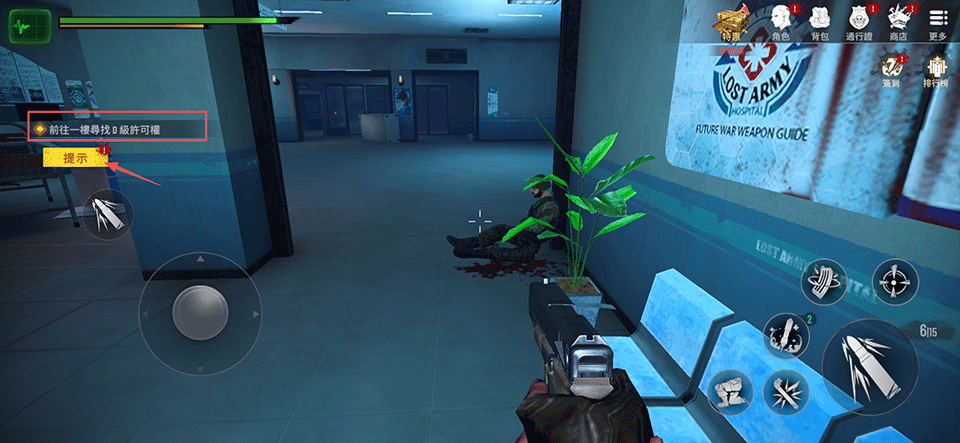Open the 背包 backpack inventory
The height and width of the screenshot is (443, 960).
click(820, 22)
